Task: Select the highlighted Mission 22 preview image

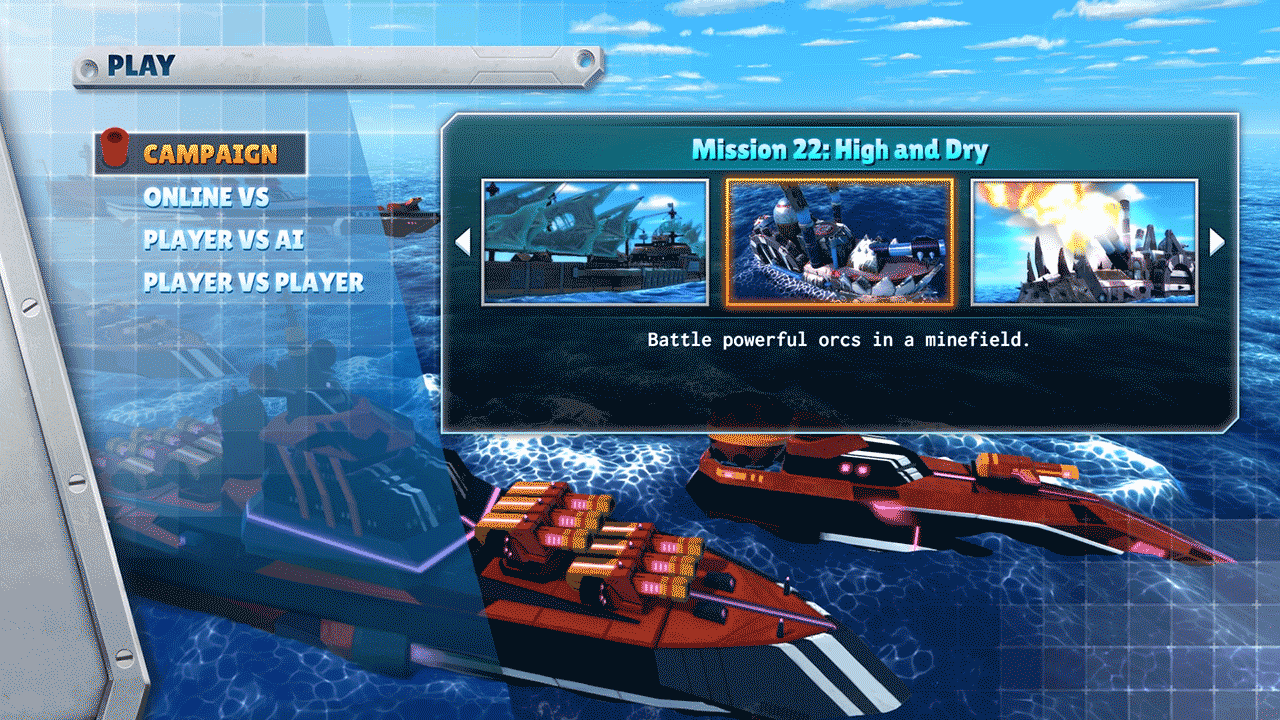Action: point(838,241)
